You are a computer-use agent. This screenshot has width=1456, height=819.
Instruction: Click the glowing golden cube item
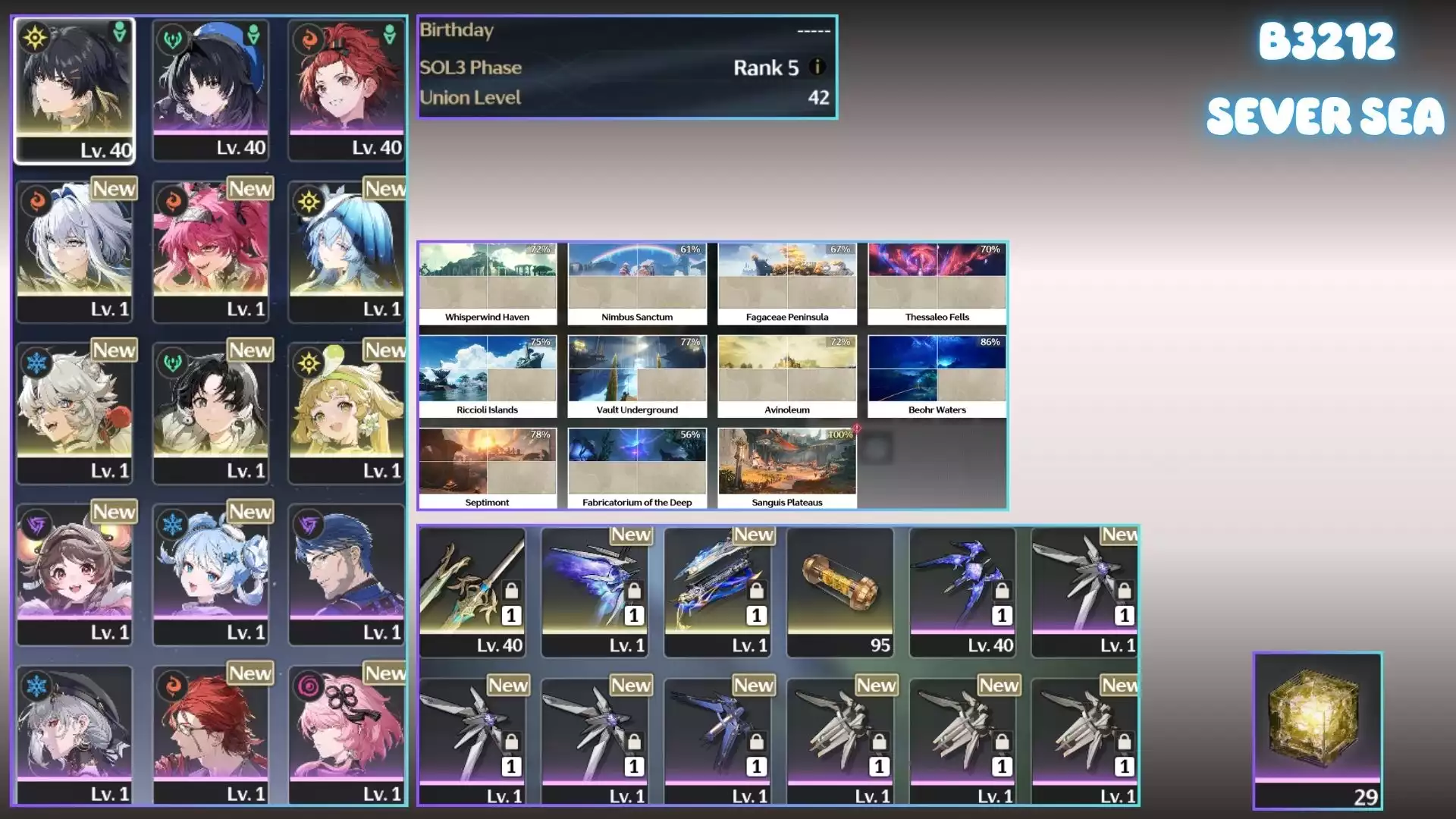(x=1317, y=730)
